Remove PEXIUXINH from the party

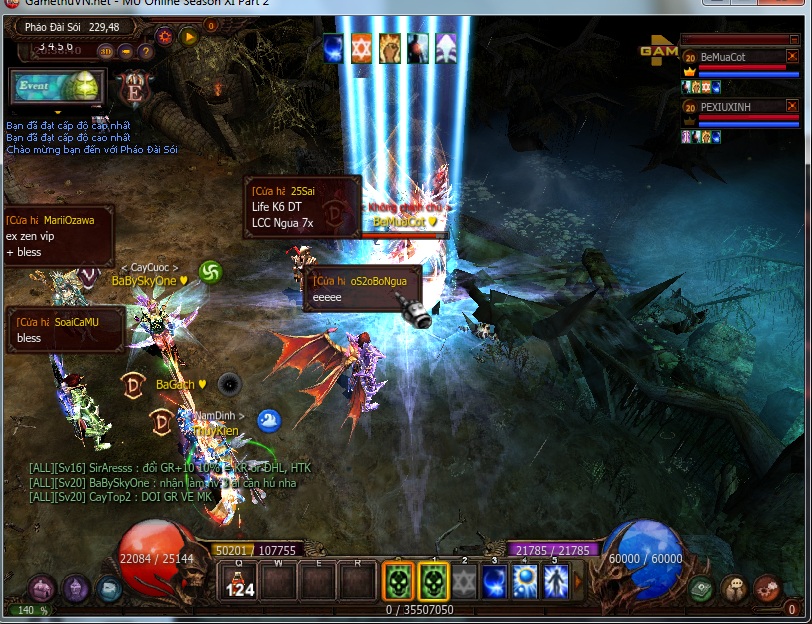click(792, 105)
